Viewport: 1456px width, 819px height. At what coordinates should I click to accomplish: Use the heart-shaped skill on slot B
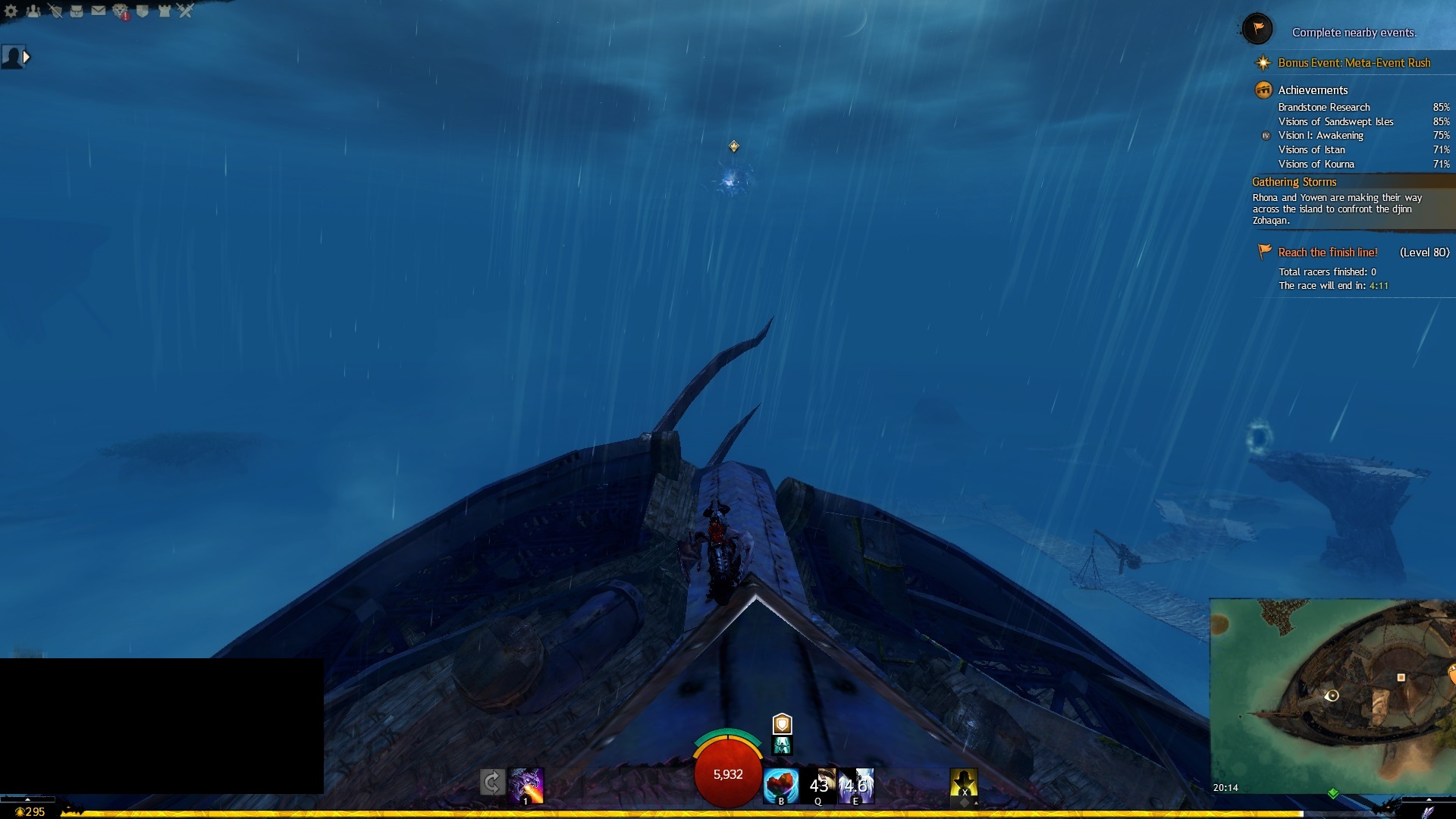coord(780,785)
